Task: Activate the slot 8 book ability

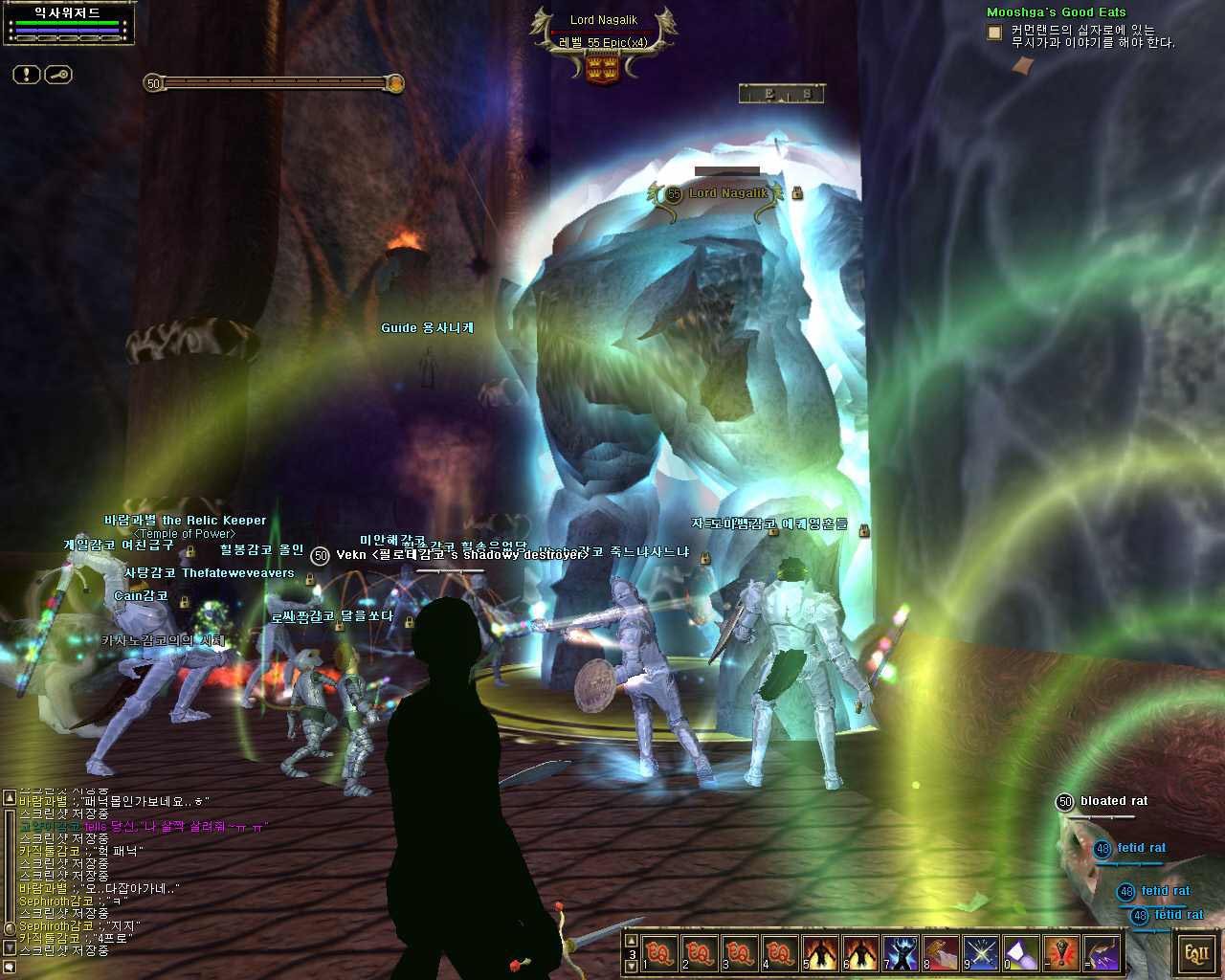Action: click(941, 954)
